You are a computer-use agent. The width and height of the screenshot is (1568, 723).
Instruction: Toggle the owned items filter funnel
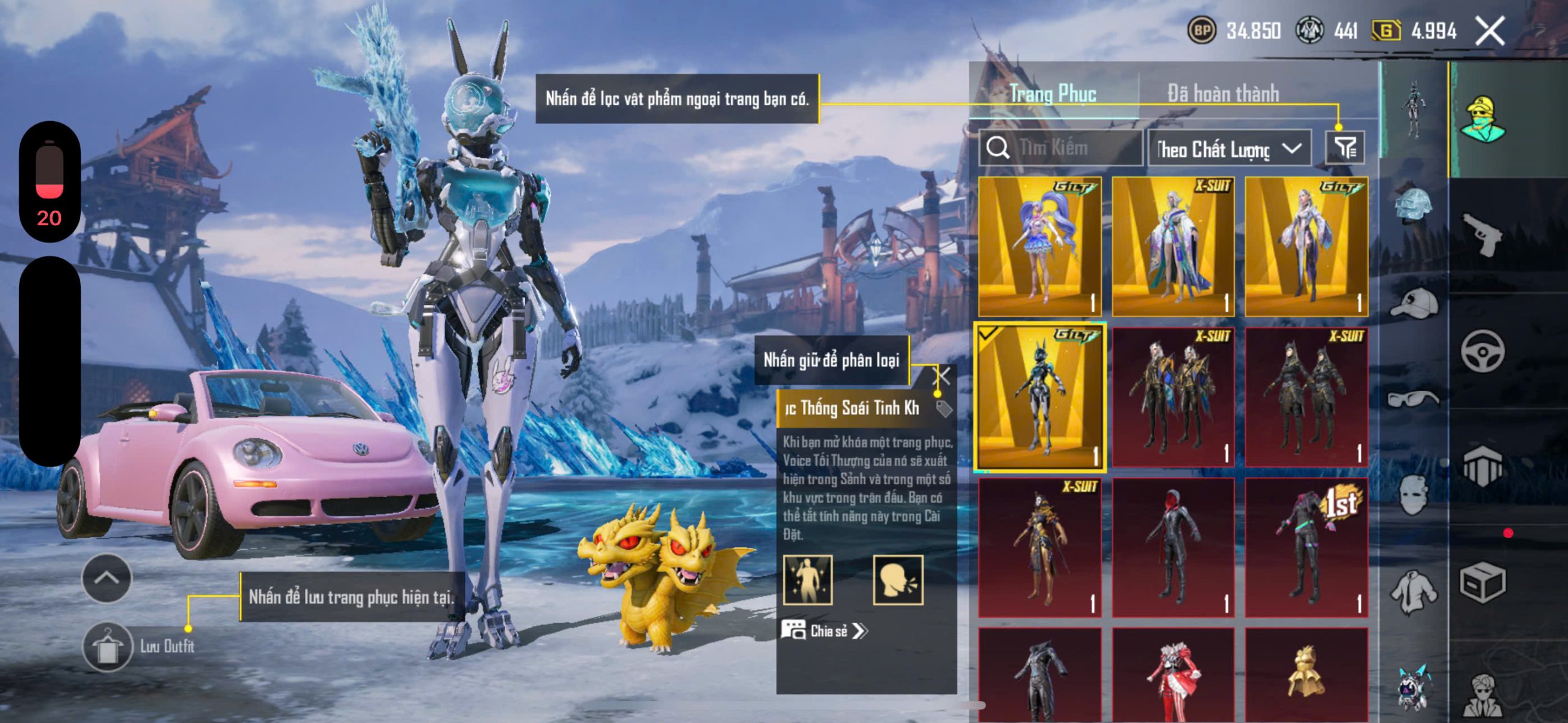click(x=1344, y=148)
